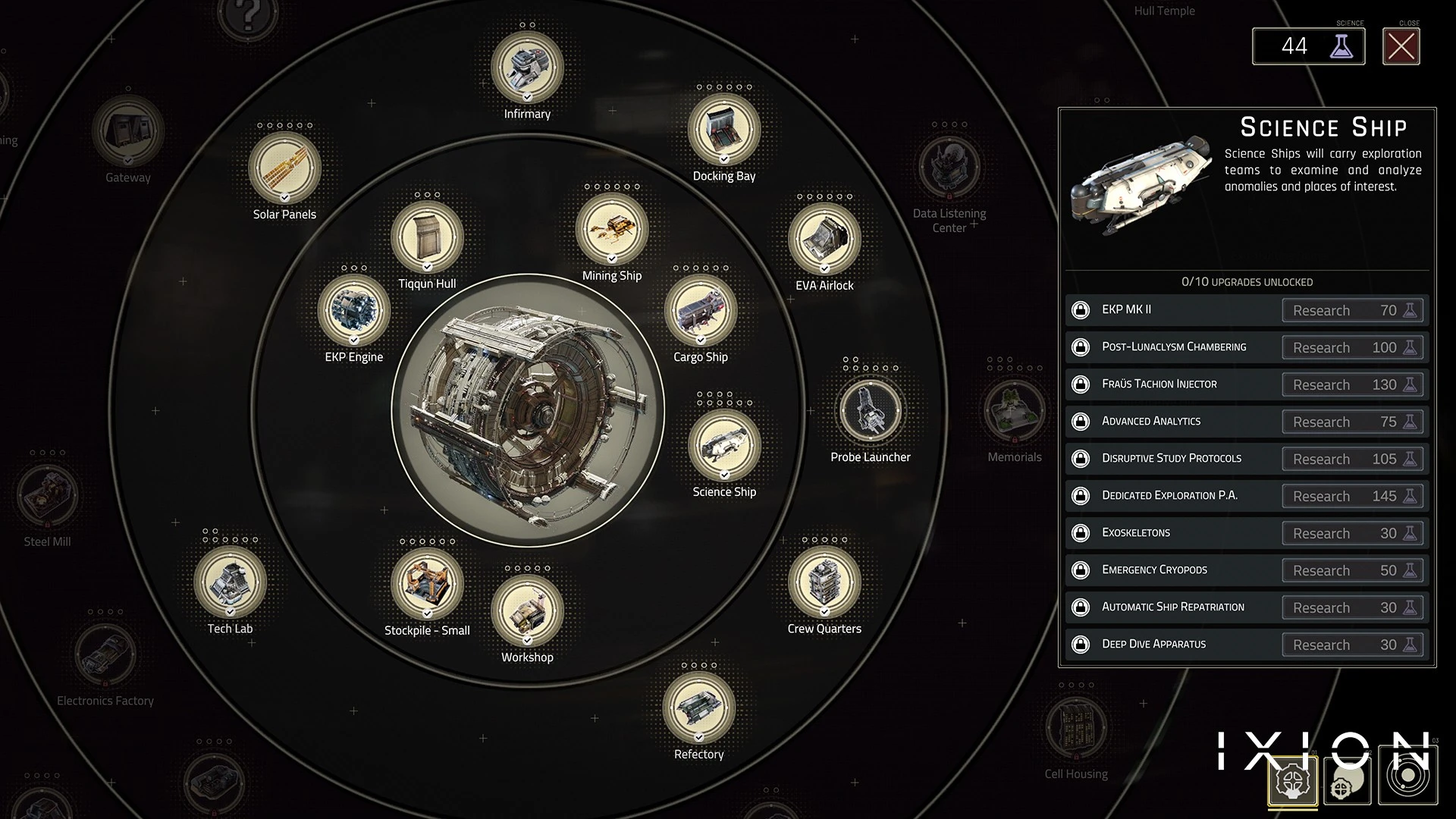The image size is (1456, 819).
Task: Select the EKP Engine node
Action: [x=354, y=310]
